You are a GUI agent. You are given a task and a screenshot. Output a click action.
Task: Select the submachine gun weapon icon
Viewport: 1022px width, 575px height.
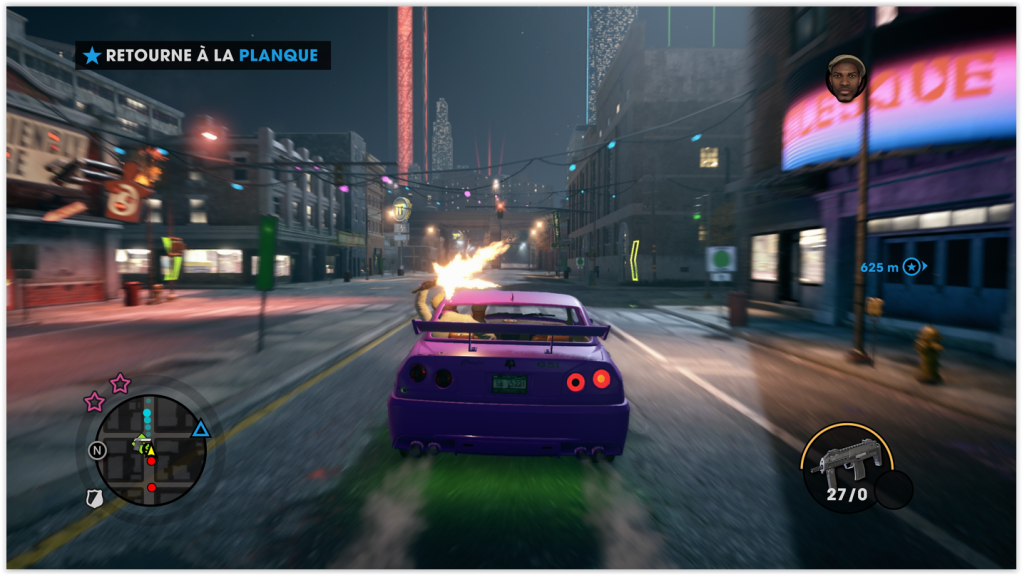(845, 462)
